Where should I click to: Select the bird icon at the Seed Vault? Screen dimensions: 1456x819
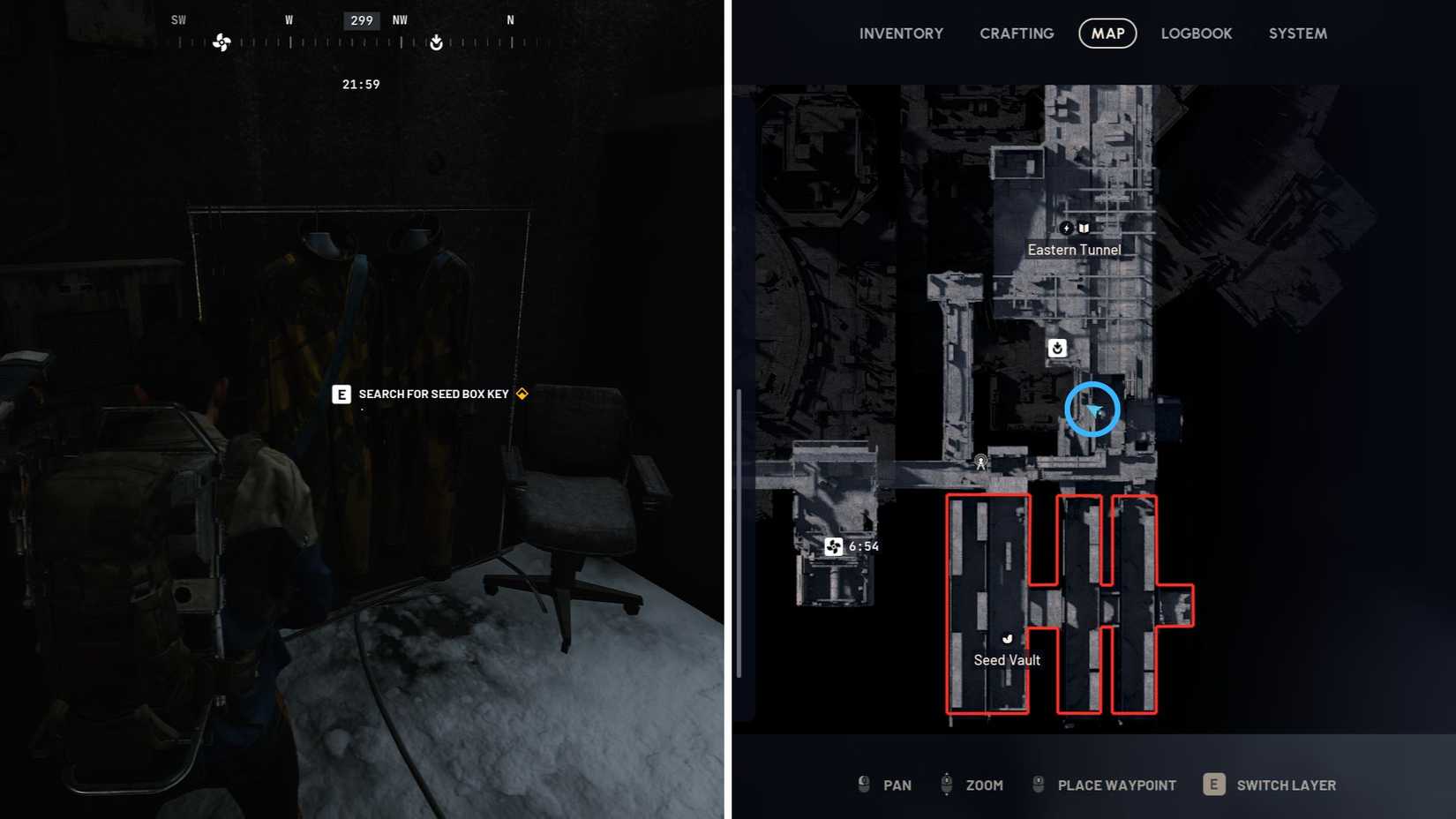tap(1008, 638)
